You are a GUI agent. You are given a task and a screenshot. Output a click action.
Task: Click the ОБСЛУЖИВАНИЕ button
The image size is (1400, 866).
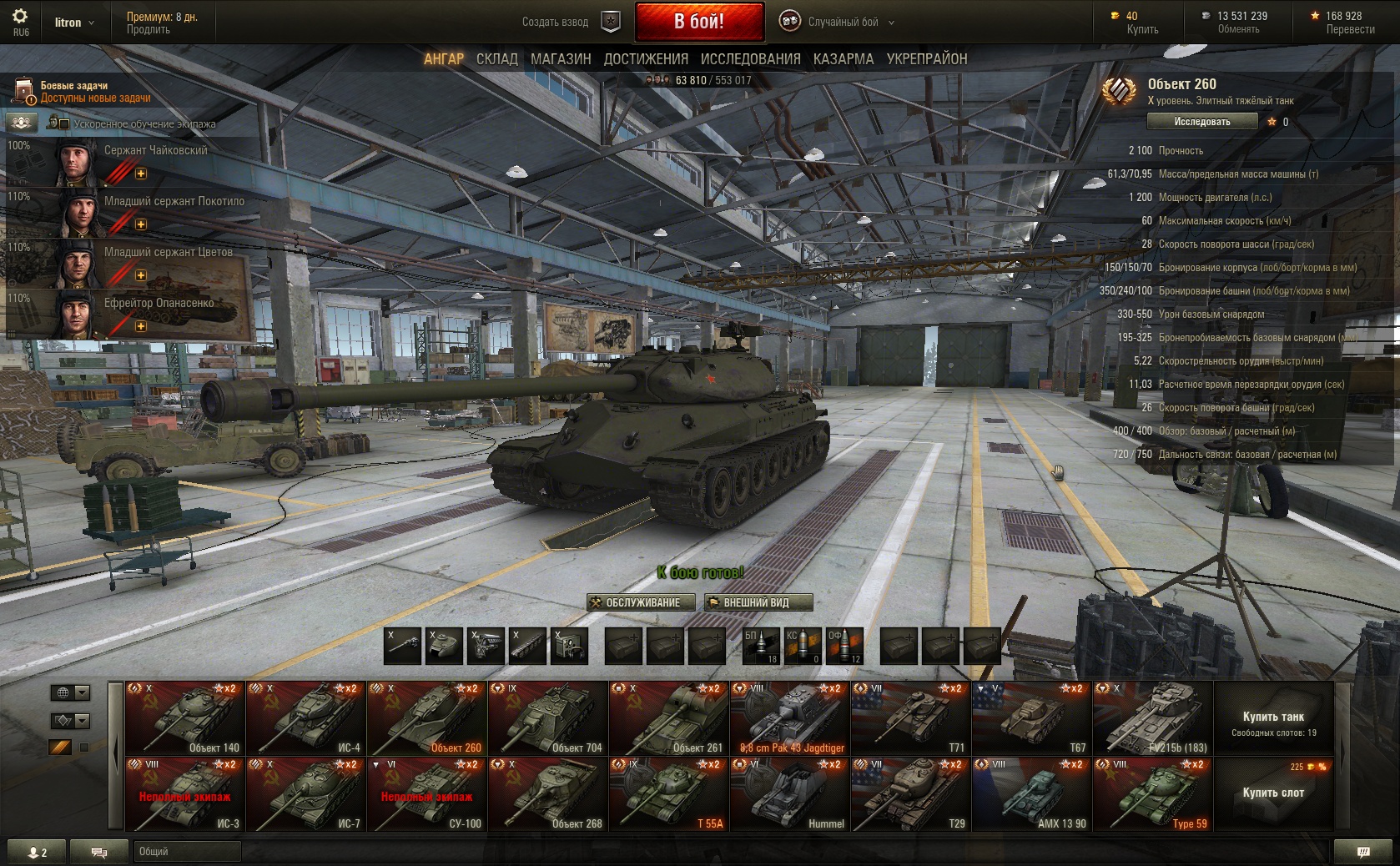641,602
